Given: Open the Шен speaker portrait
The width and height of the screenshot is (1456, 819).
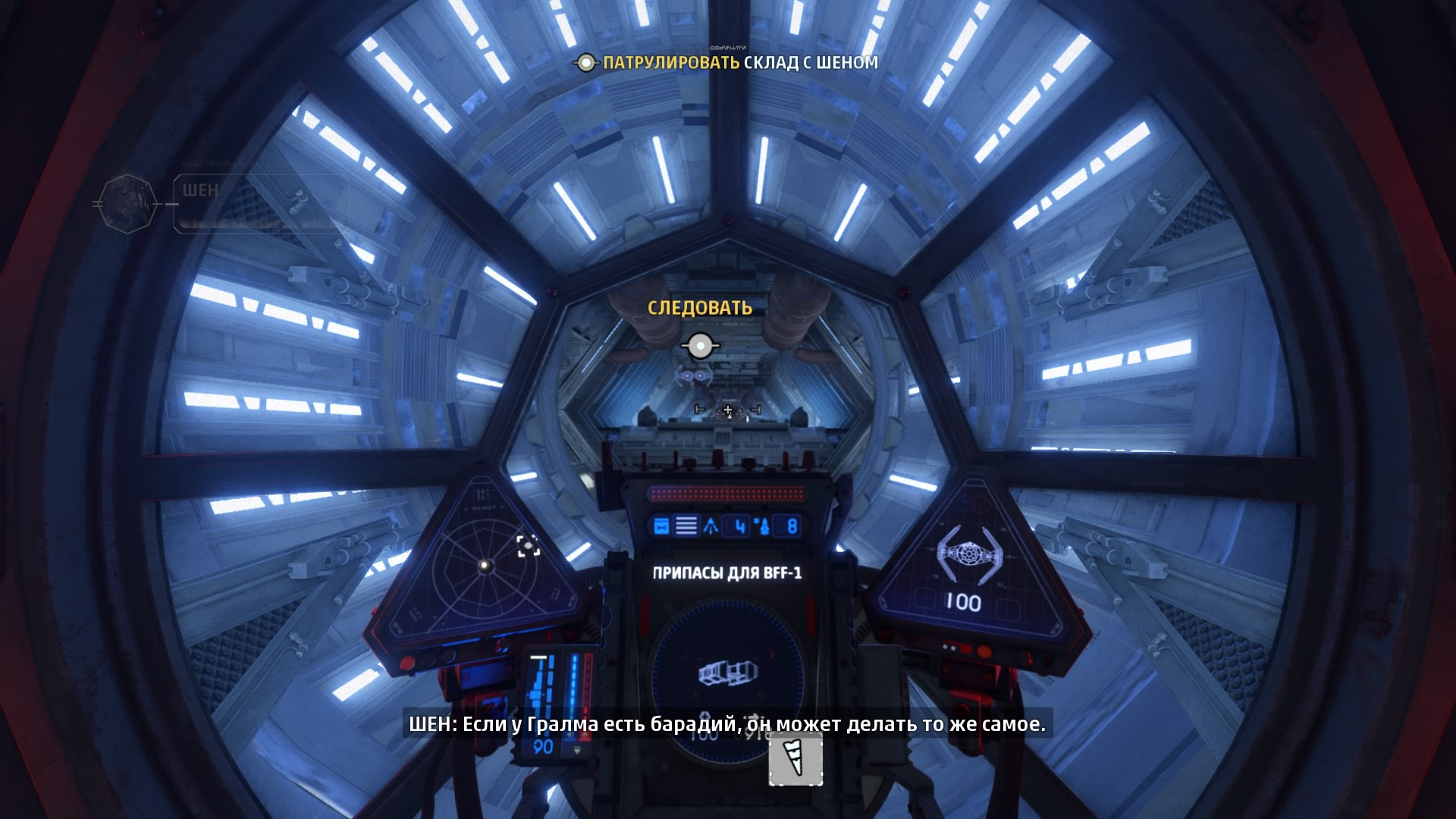Looking at the screenshot, I should (x=129, y=203).
